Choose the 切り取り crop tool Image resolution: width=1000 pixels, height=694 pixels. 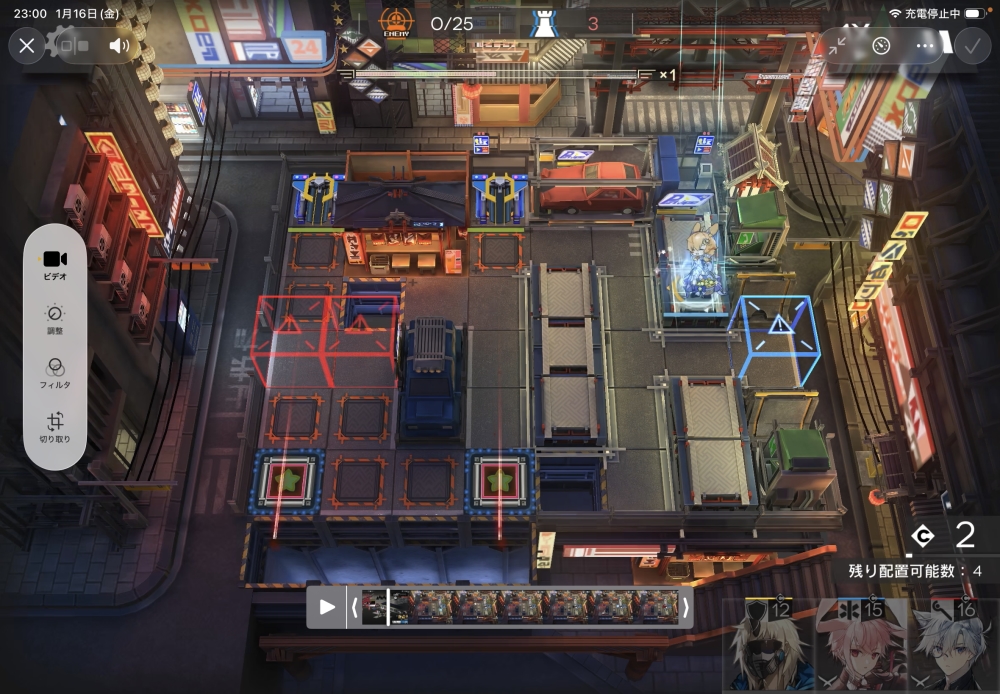click(x=55, y=428)
